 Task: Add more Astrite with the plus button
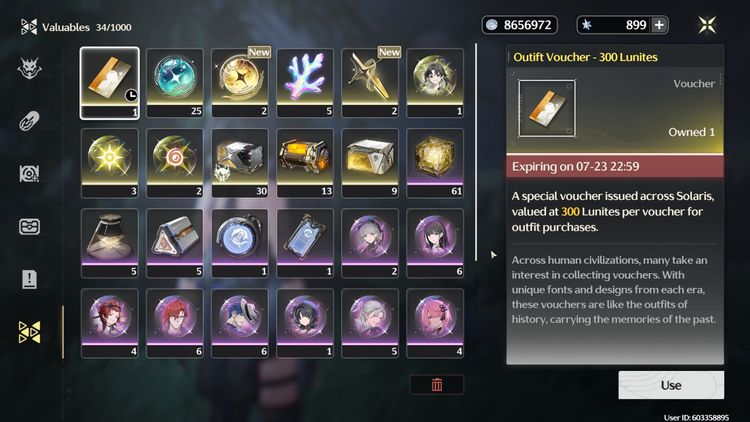659,25
